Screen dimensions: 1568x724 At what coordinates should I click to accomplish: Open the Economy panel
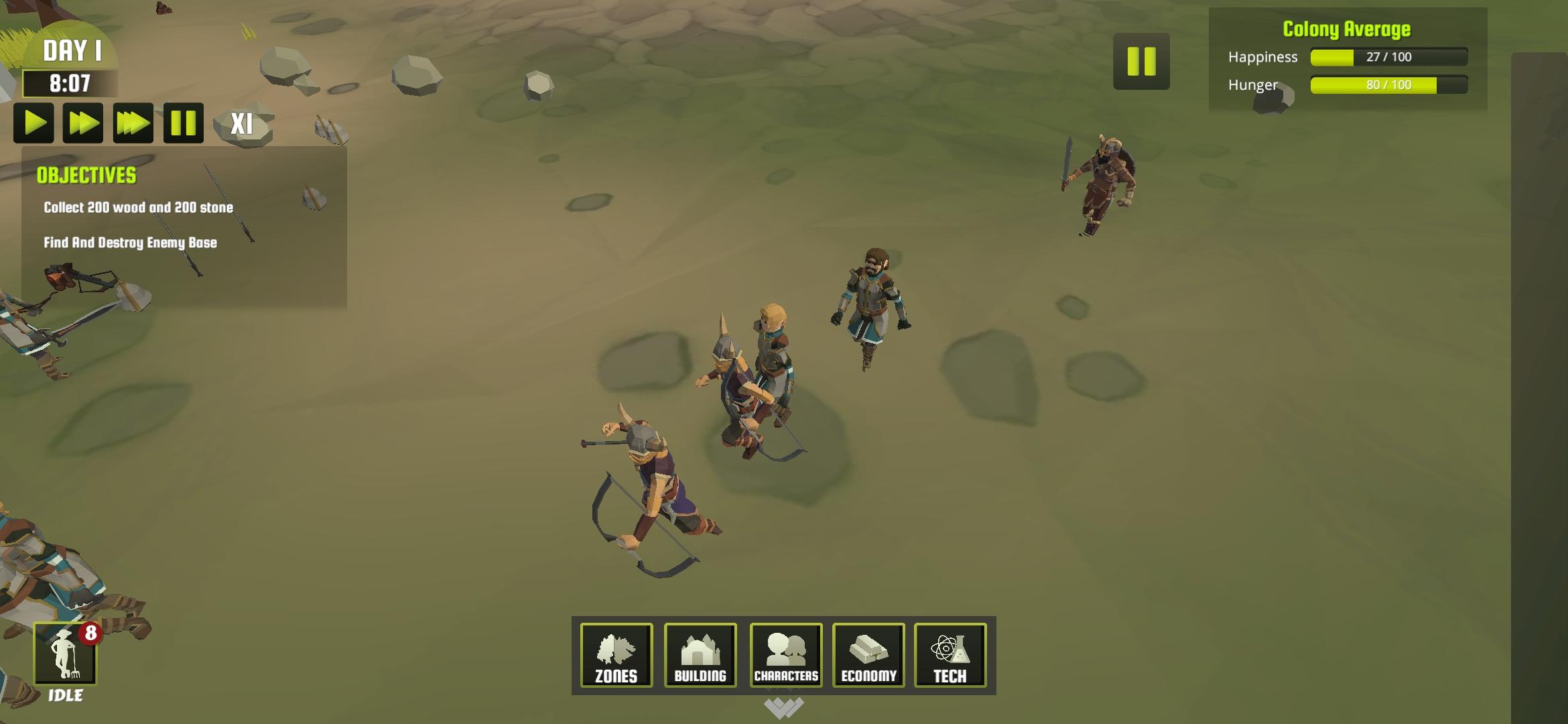[x=868, y=656]
